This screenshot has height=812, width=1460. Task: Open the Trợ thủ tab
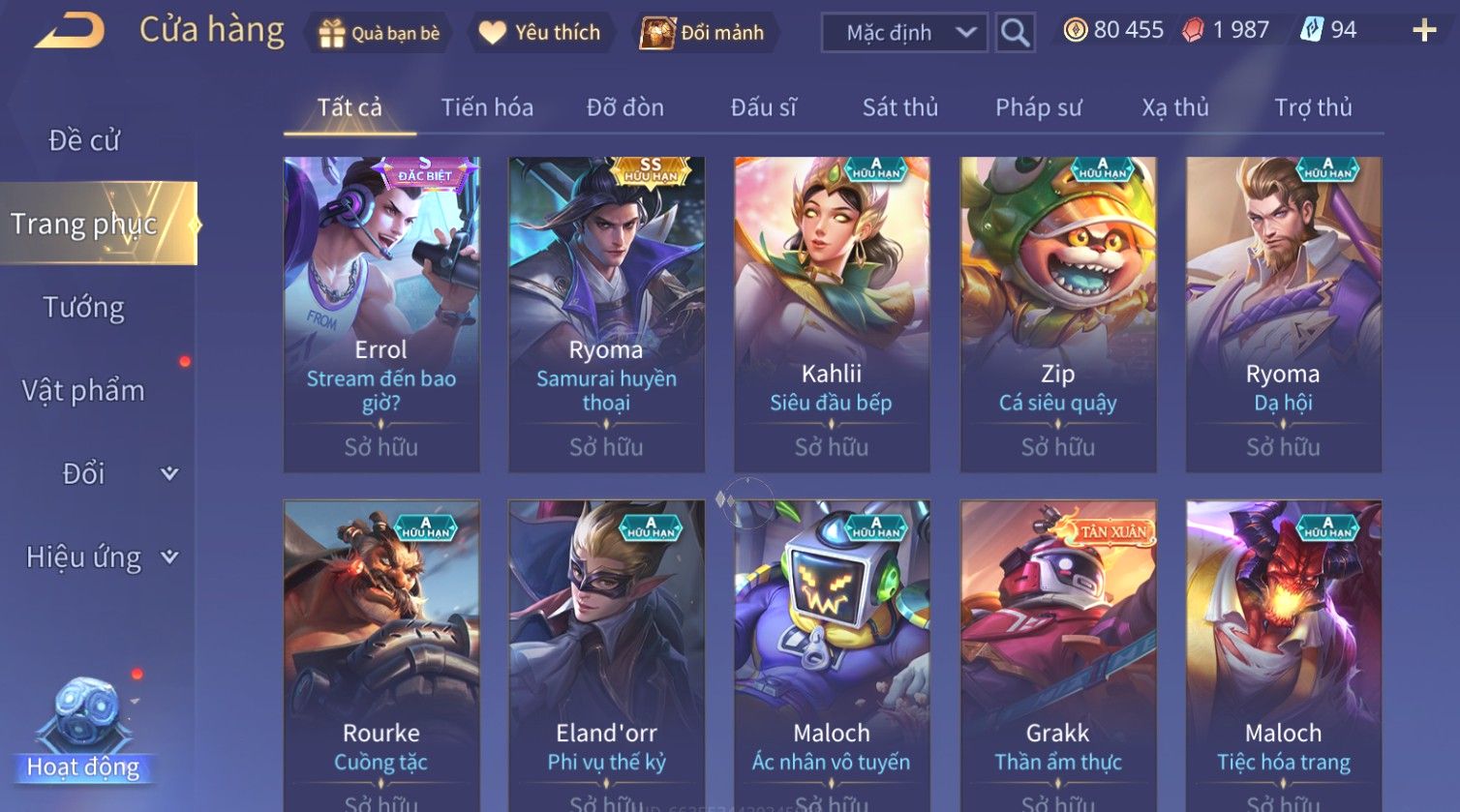click(x=1313, y=107)
